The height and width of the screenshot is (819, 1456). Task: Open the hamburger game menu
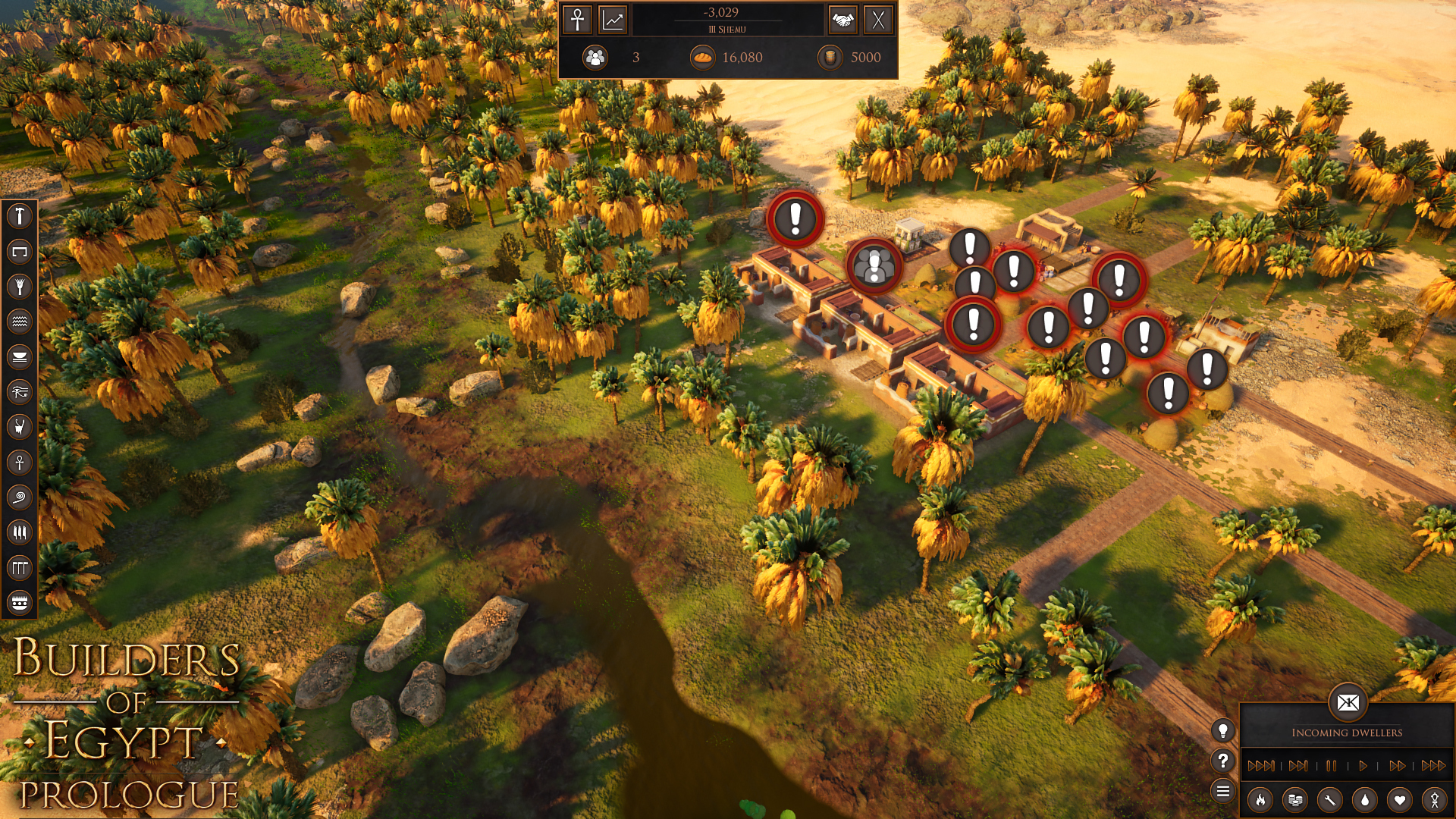pyautogui.click(x=1223, y=790)
